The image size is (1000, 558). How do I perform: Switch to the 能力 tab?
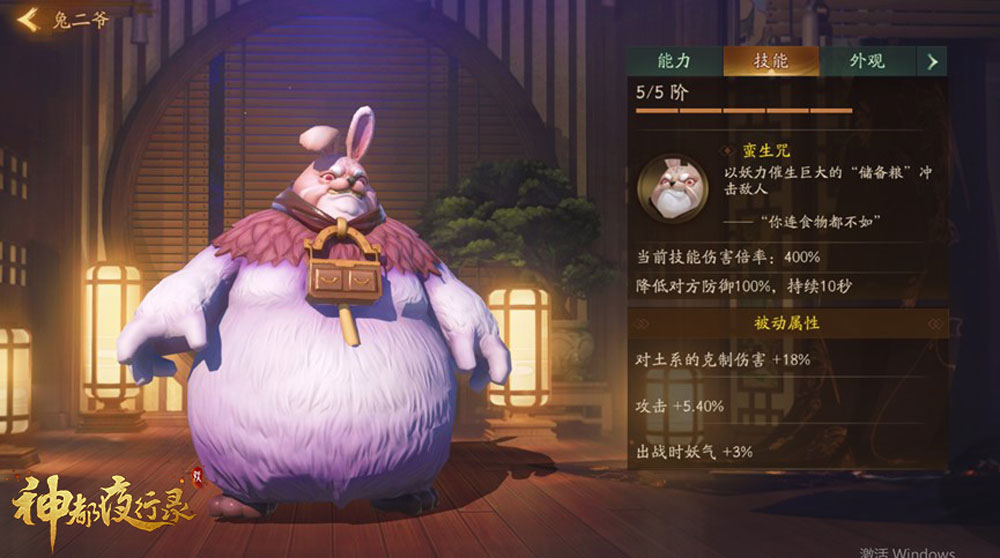(x=674, y=61)
